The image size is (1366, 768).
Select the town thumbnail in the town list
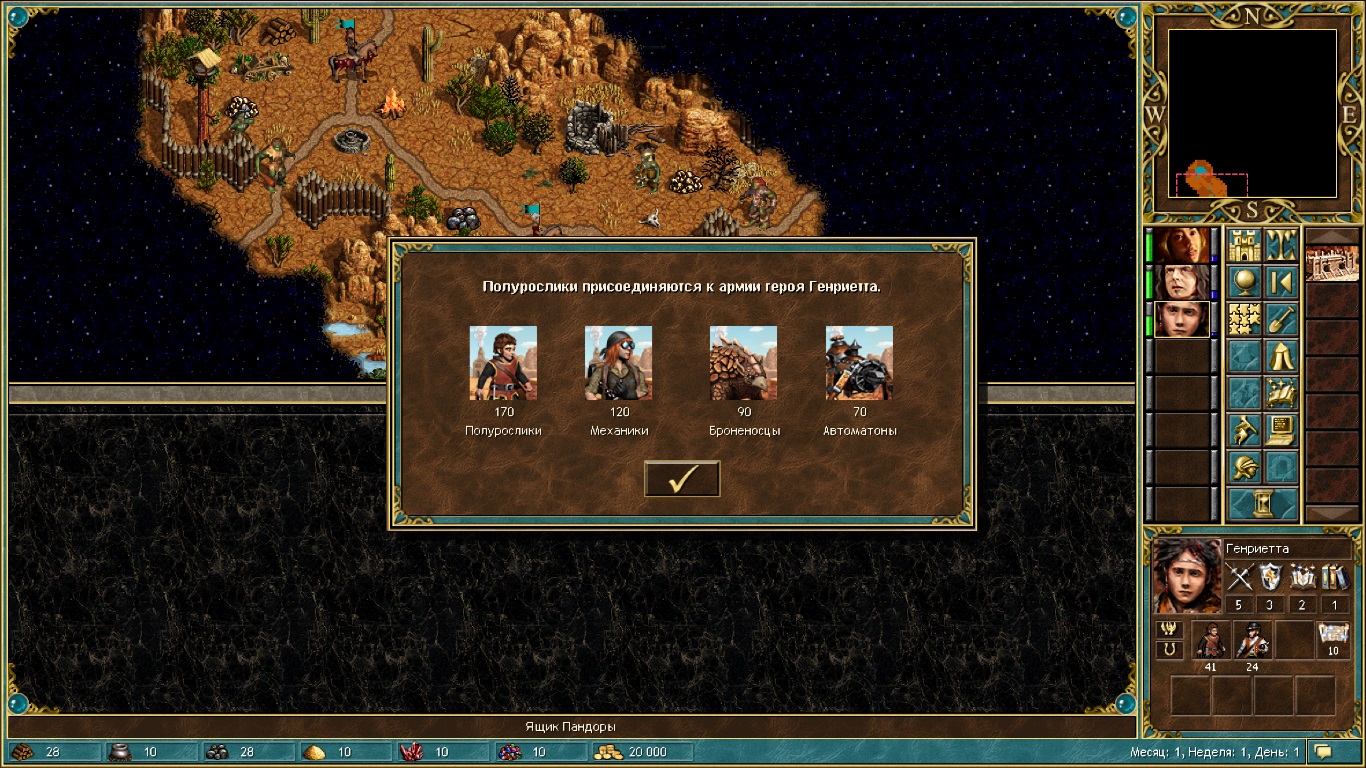point(1332,263)
